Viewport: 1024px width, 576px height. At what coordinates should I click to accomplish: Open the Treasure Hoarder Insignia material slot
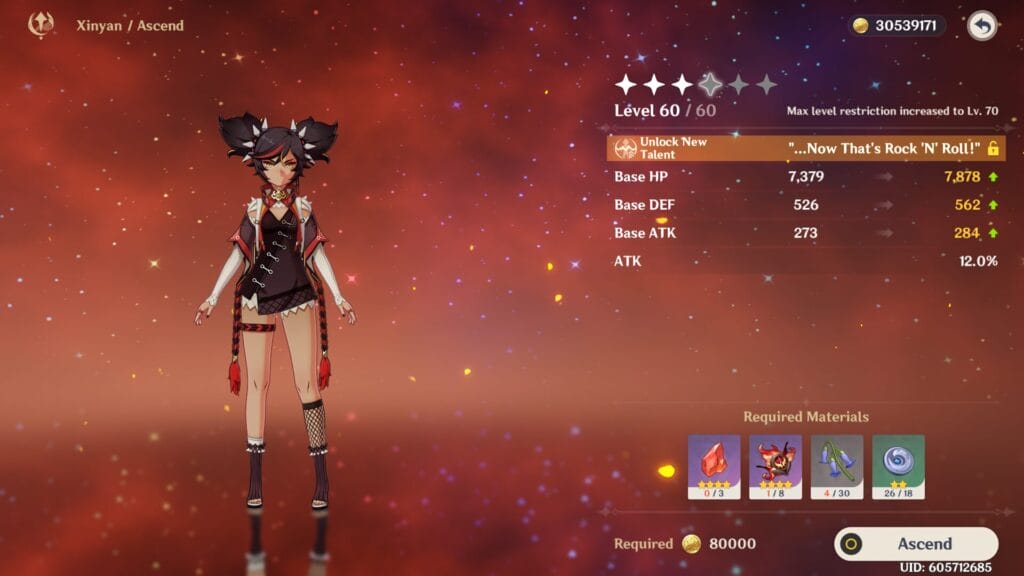pyautogui.click(x=898, y=466)
